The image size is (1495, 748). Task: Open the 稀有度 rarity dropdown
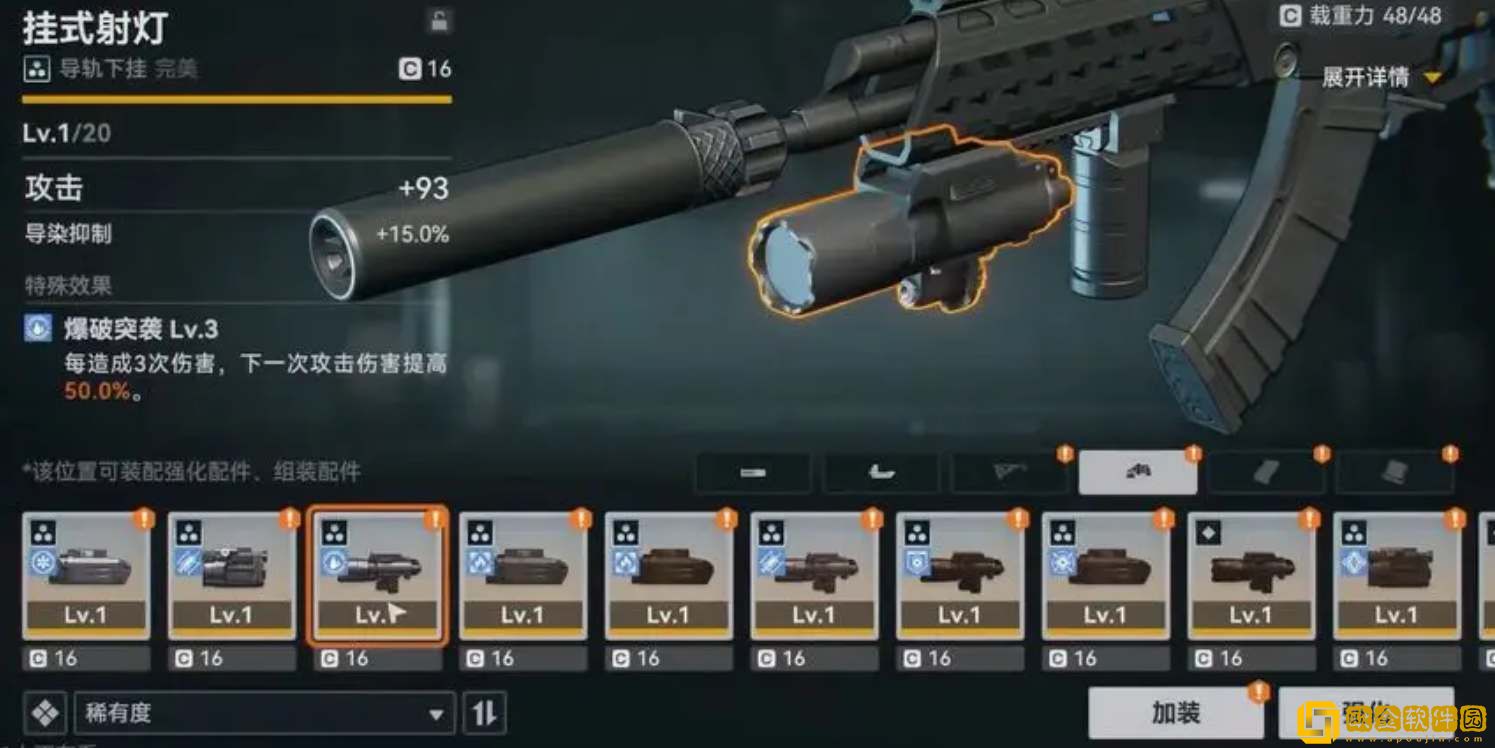265,713
